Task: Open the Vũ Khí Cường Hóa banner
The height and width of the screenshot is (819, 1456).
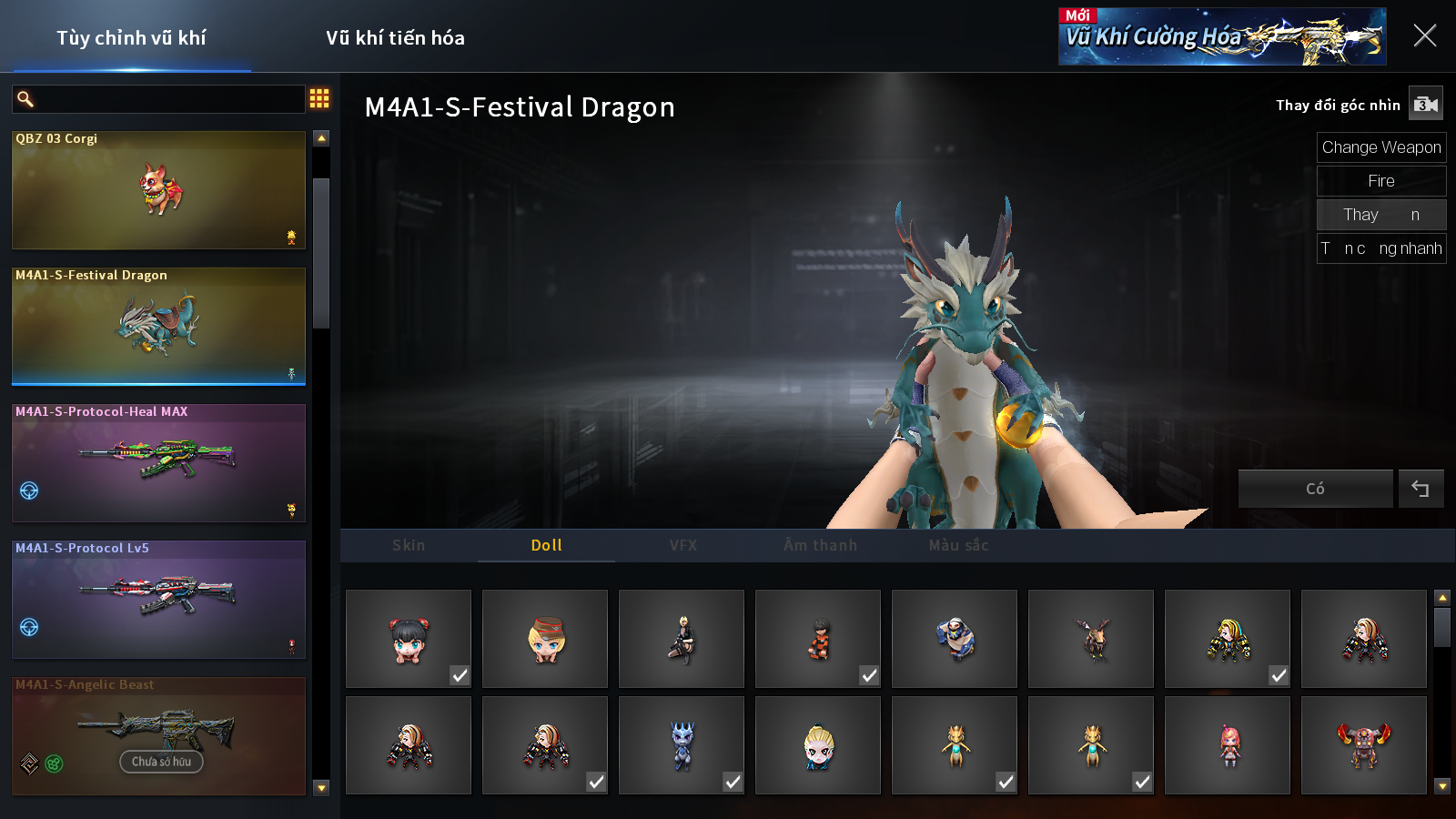Action: click(1221, 37)
